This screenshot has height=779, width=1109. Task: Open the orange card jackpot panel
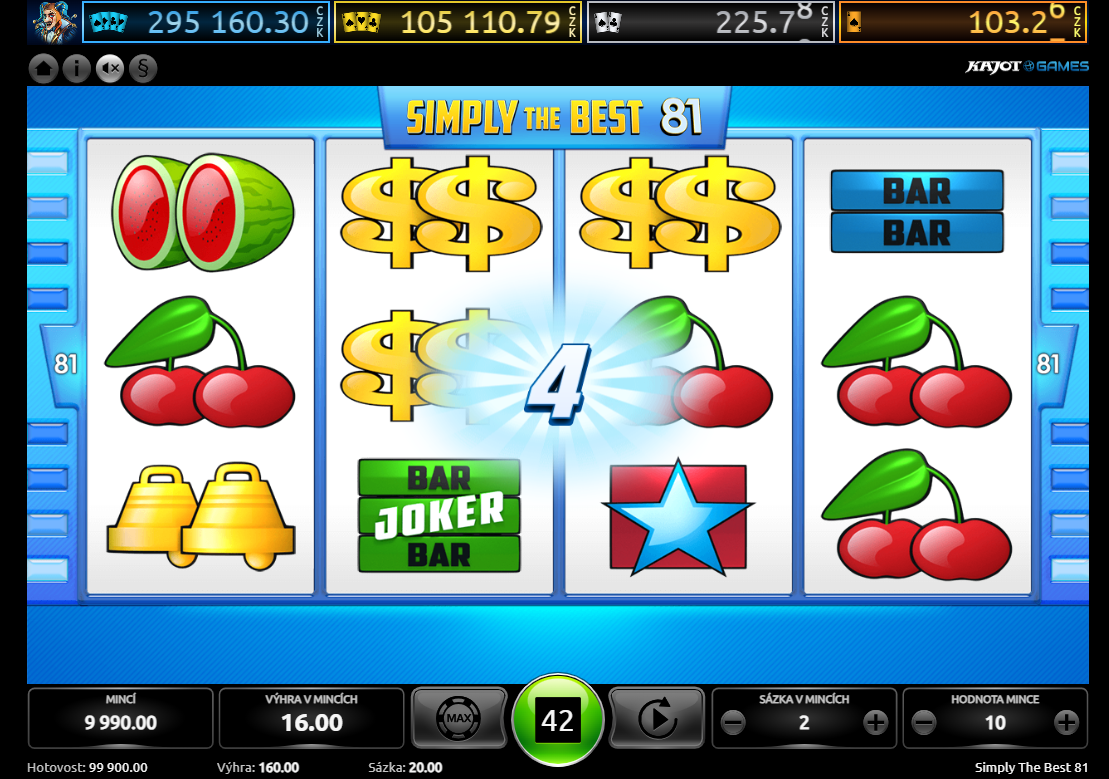[x=962, y=22]
